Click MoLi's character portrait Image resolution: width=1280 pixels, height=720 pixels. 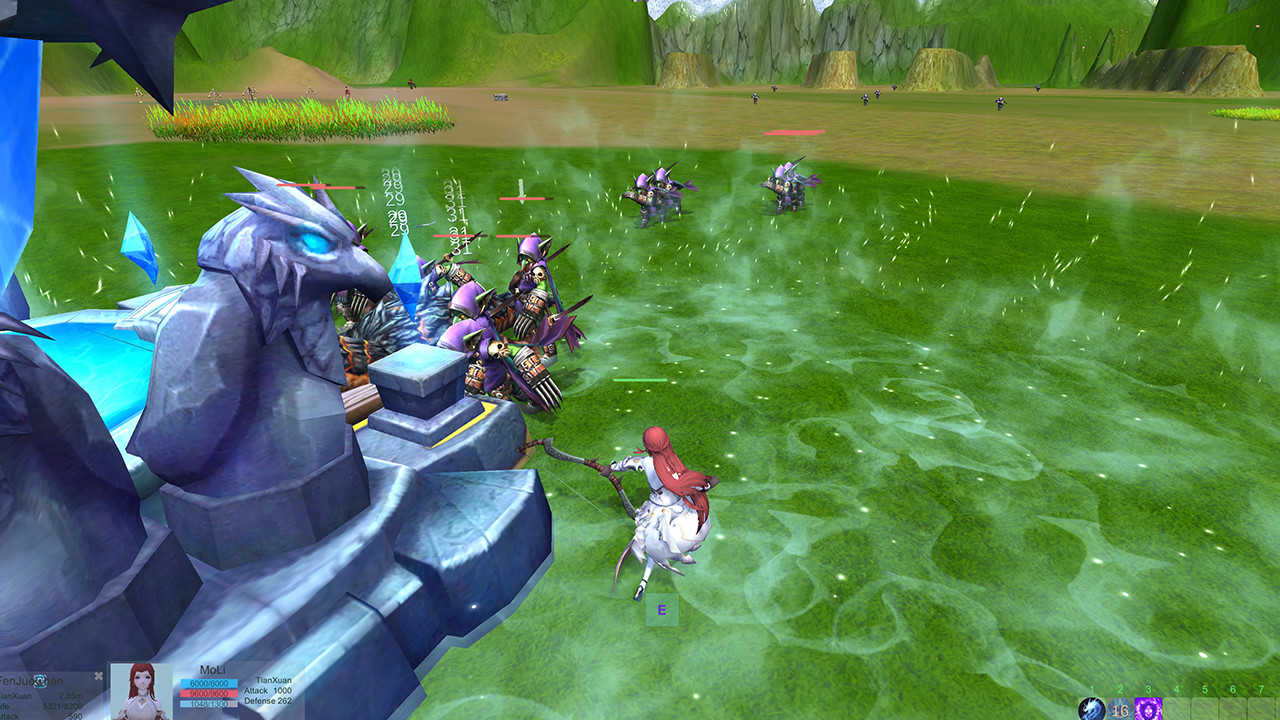[140, 692]
